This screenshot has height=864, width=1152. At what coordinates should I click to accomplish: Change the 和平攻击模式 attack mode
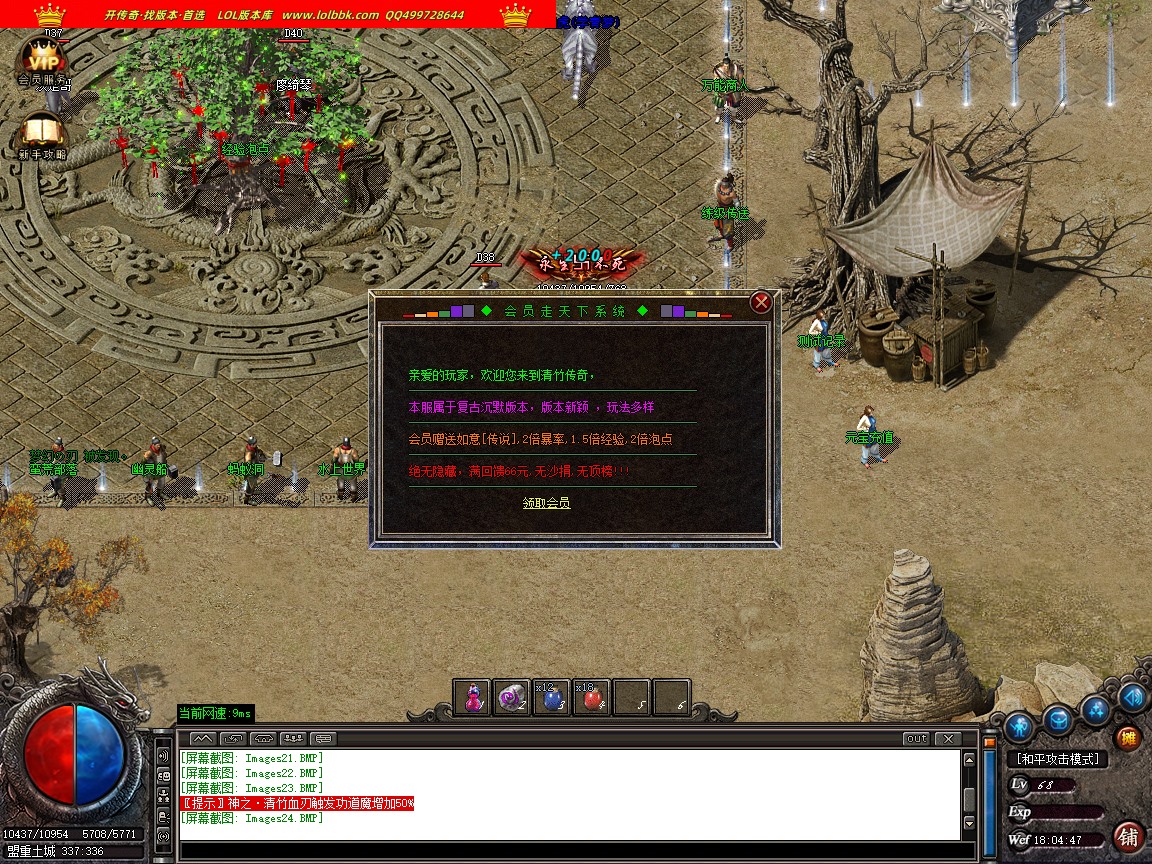1057,760
